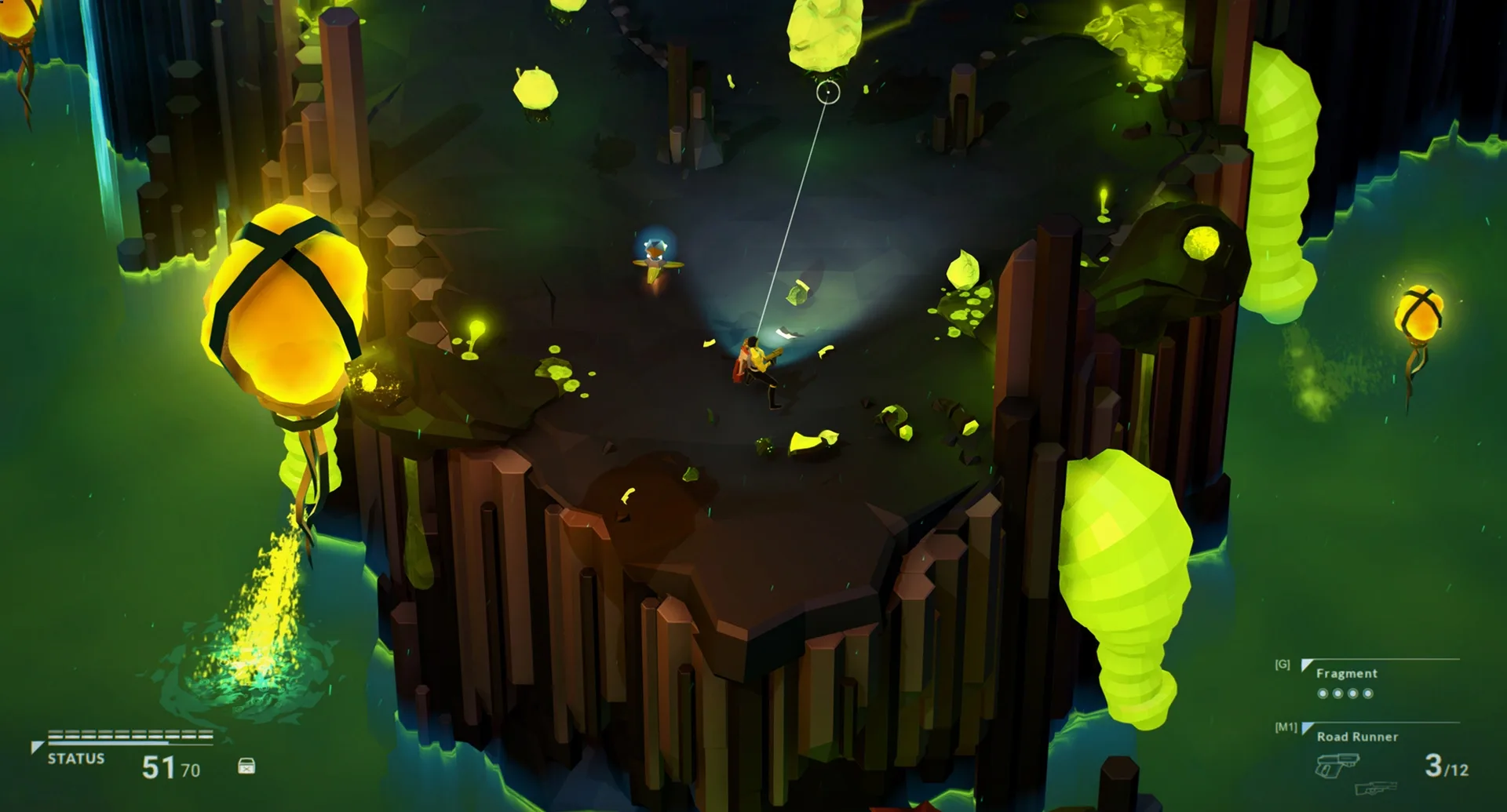
Task: Click the inventory box icon beside STATUS
Action: pyautogui.click(x=247, y=766)
